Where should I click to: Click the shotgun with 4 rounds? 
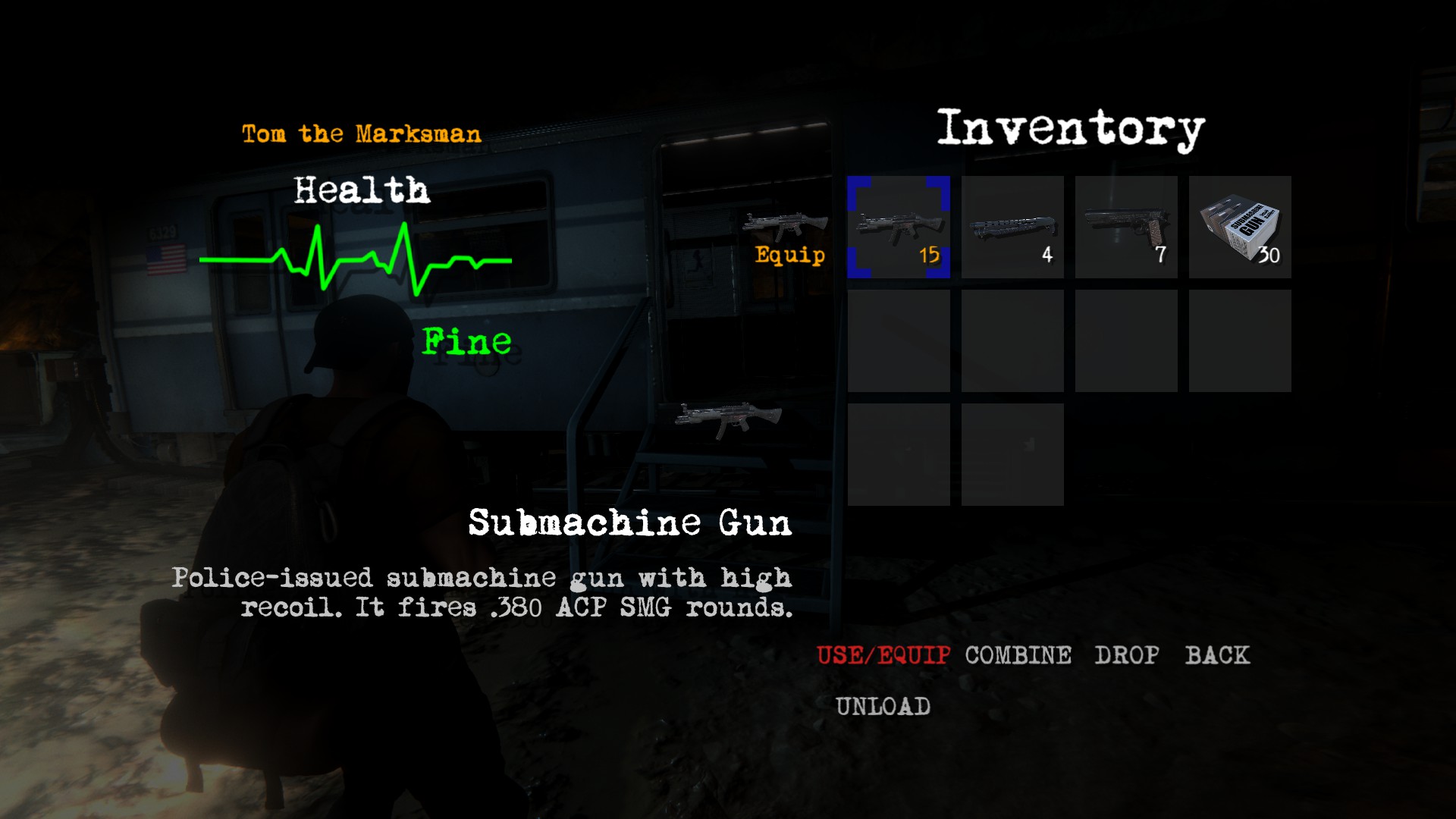pyautogui.click(x=1012, y=227)
